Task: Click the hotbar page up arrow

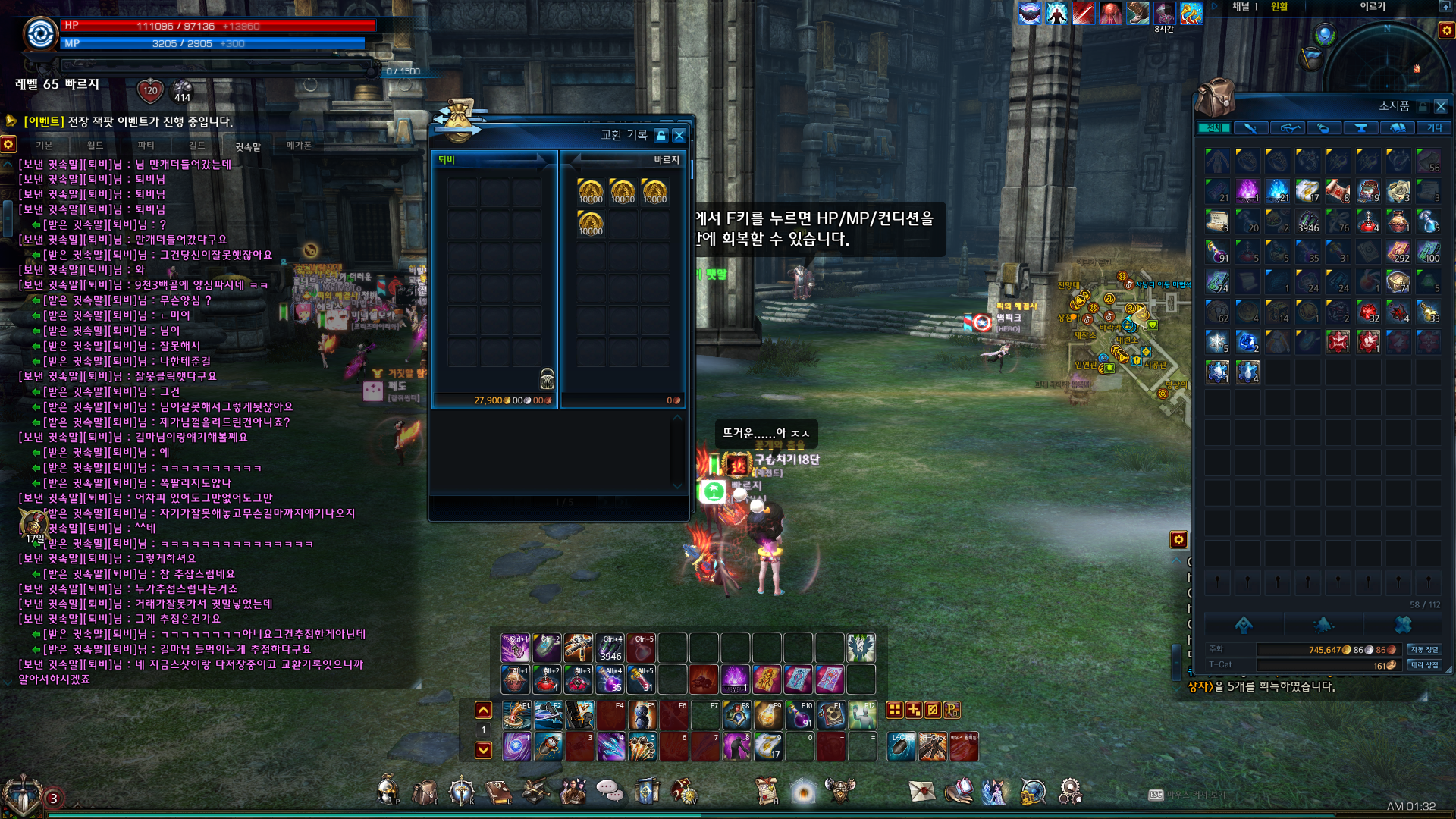Action: pos(483,711)
